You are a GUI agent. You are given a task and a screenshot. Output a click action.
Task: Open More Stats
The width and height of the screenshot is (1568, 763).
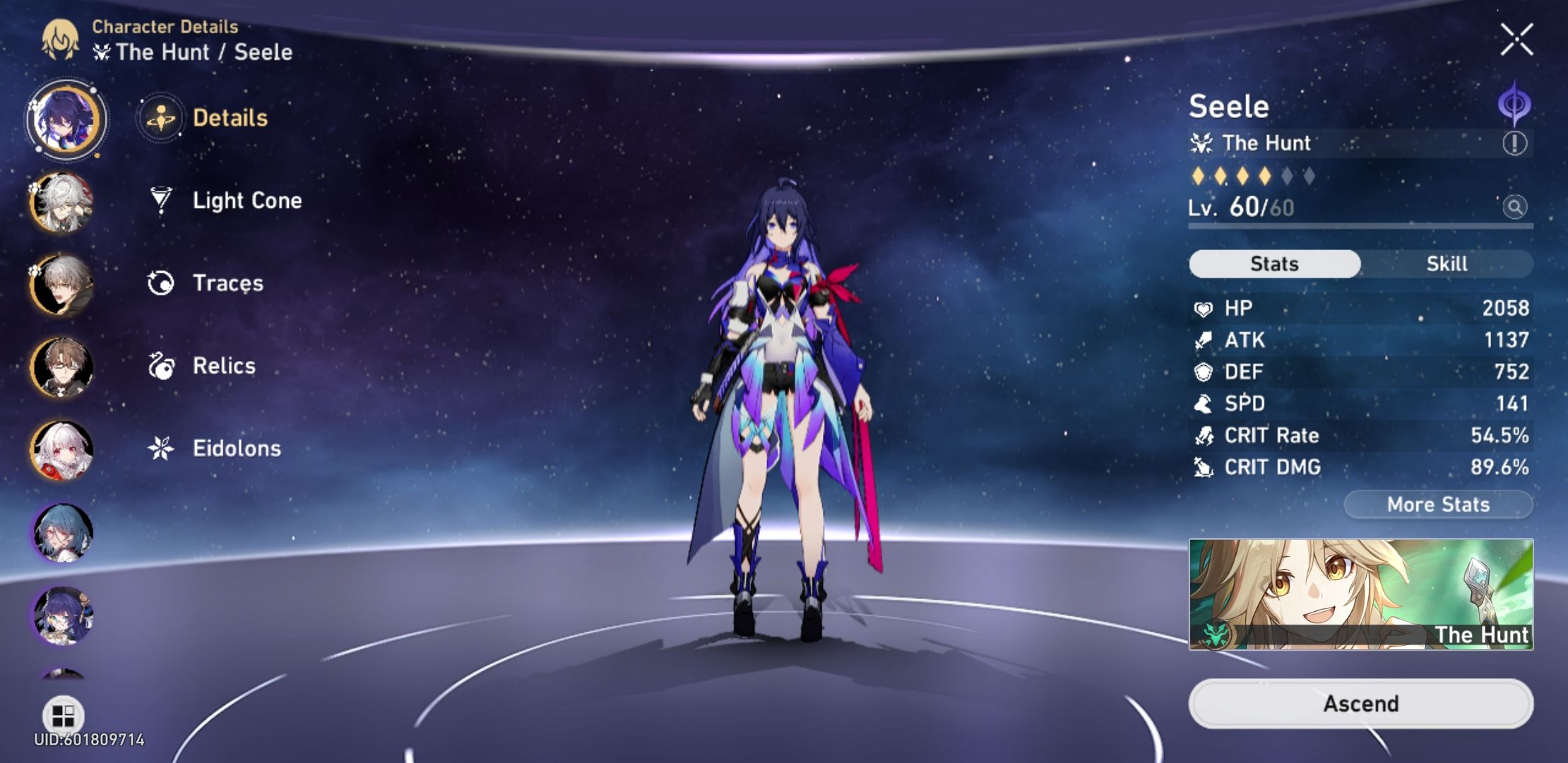pos(1438,504)
